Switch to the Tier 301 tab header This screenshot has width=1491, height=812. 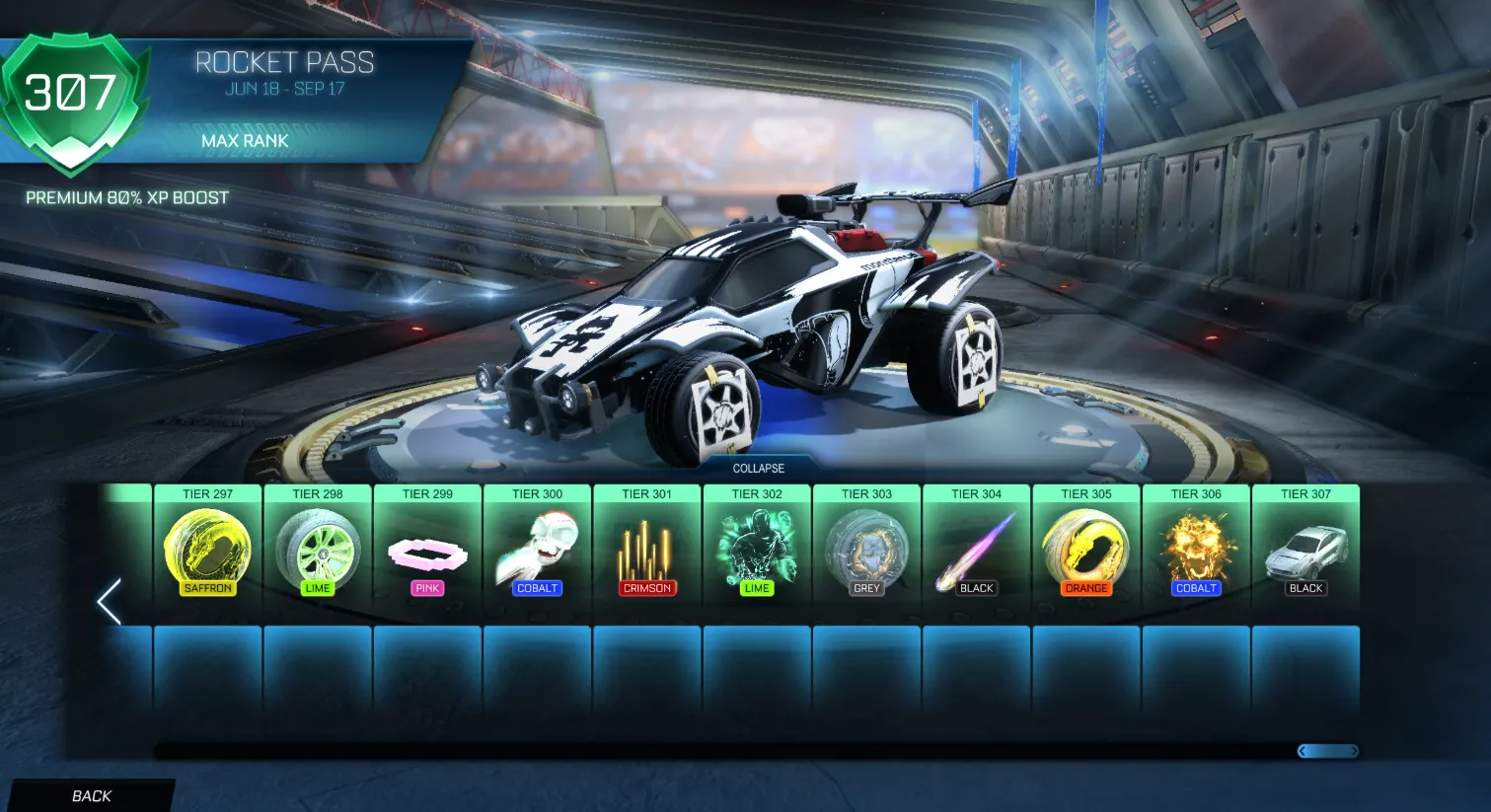point(647,493)
